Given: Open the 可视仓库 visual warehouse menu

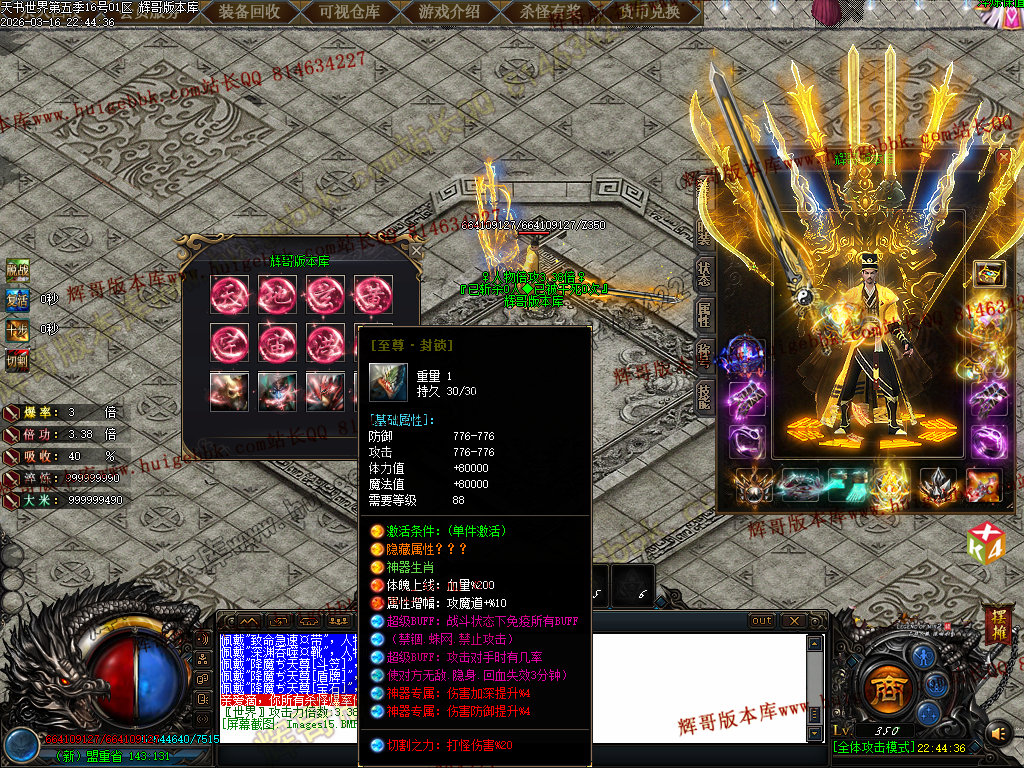Looking at the screenshot, I should [x=349, y=12].
